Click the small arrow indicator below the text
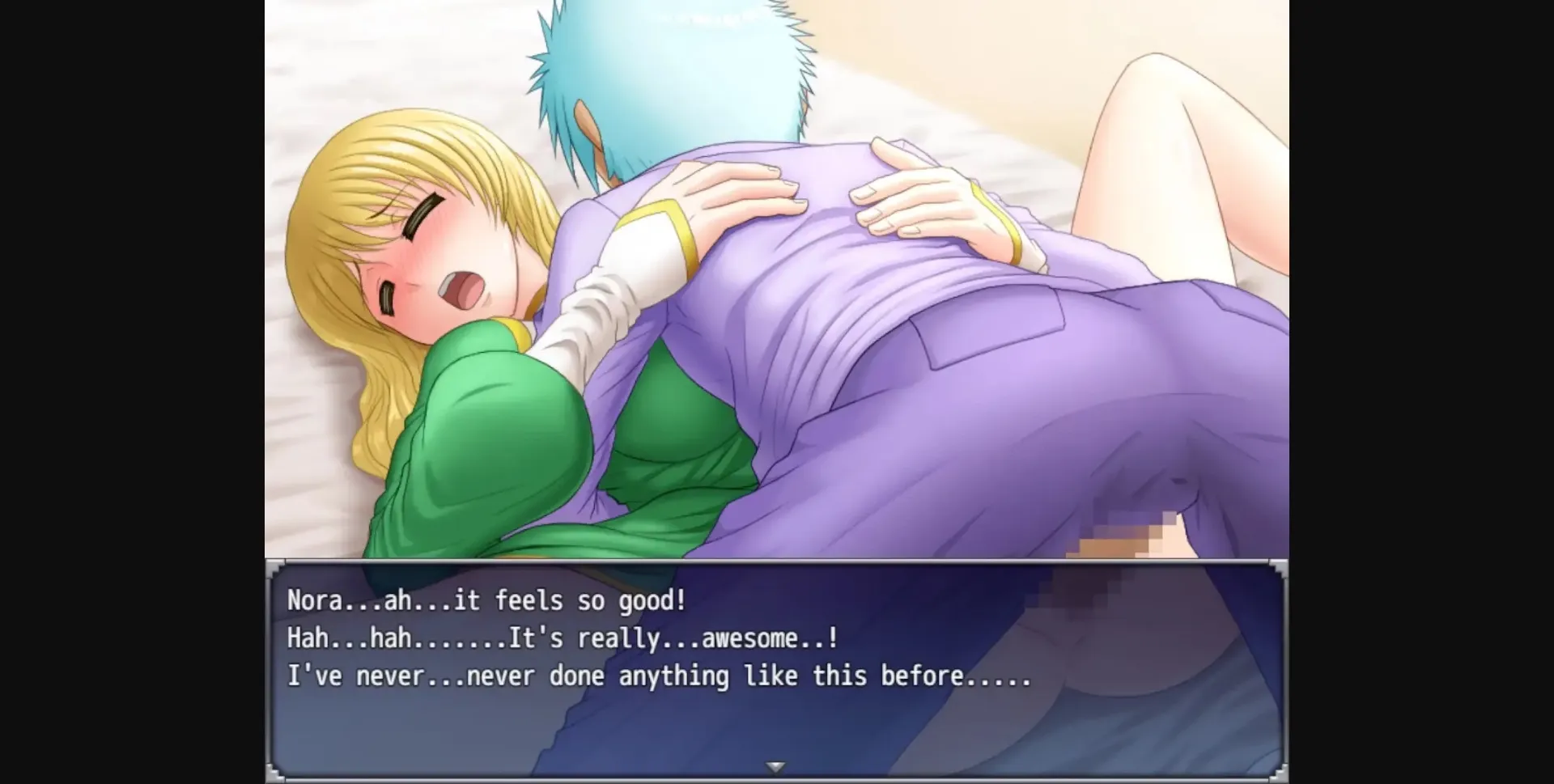This screenshot has width=1554, height=784. [775, 764]
